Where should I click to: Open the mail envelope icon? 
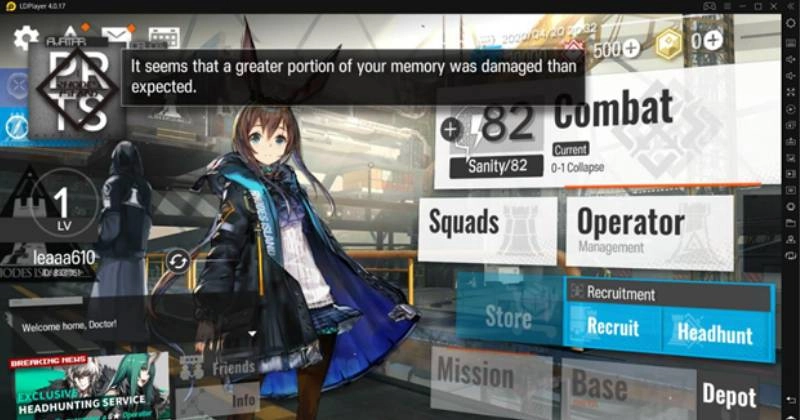click(117, 37)
